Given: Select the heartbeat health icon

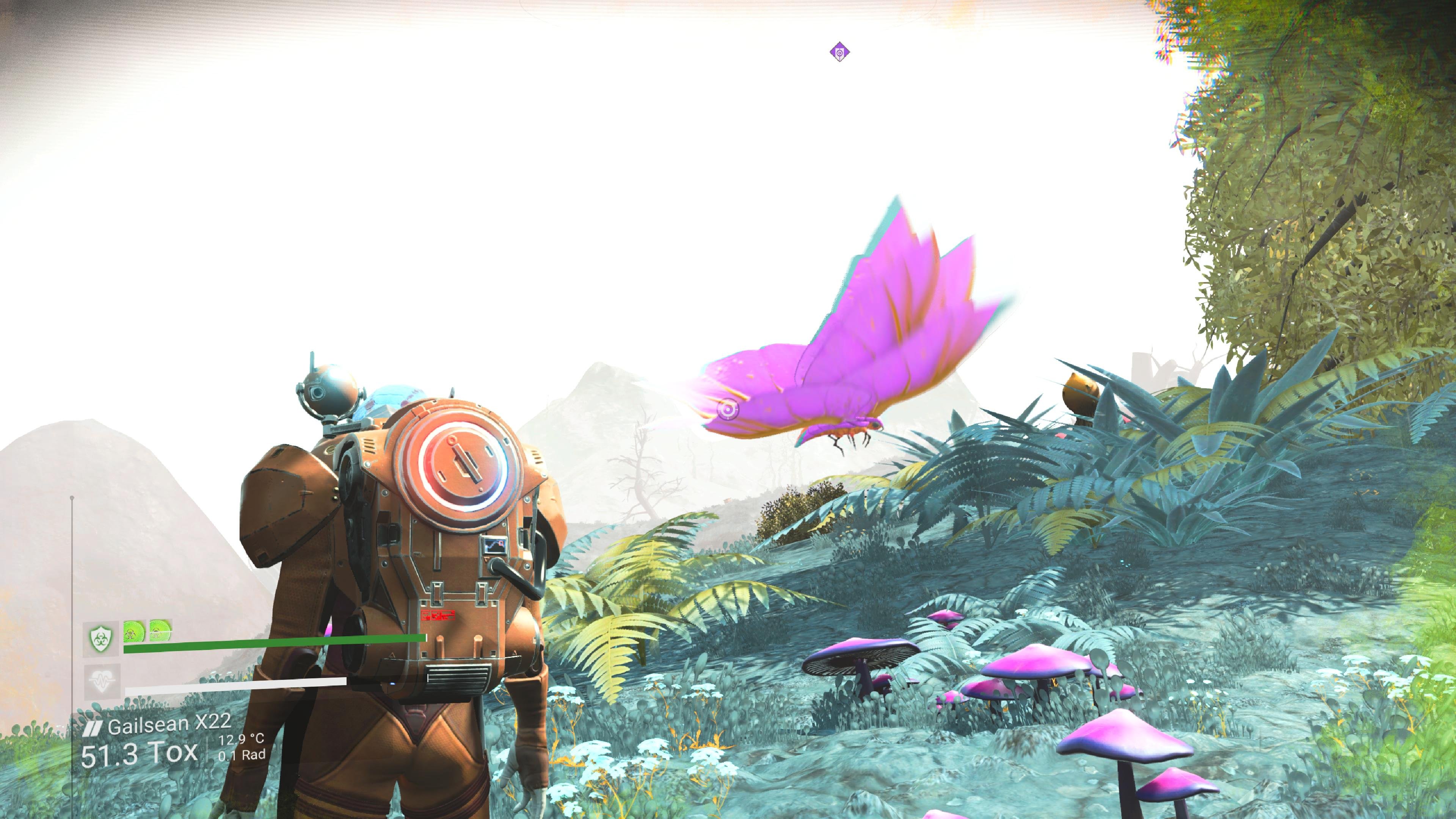Looking at the screenshot, I should (x=101, y=681).
